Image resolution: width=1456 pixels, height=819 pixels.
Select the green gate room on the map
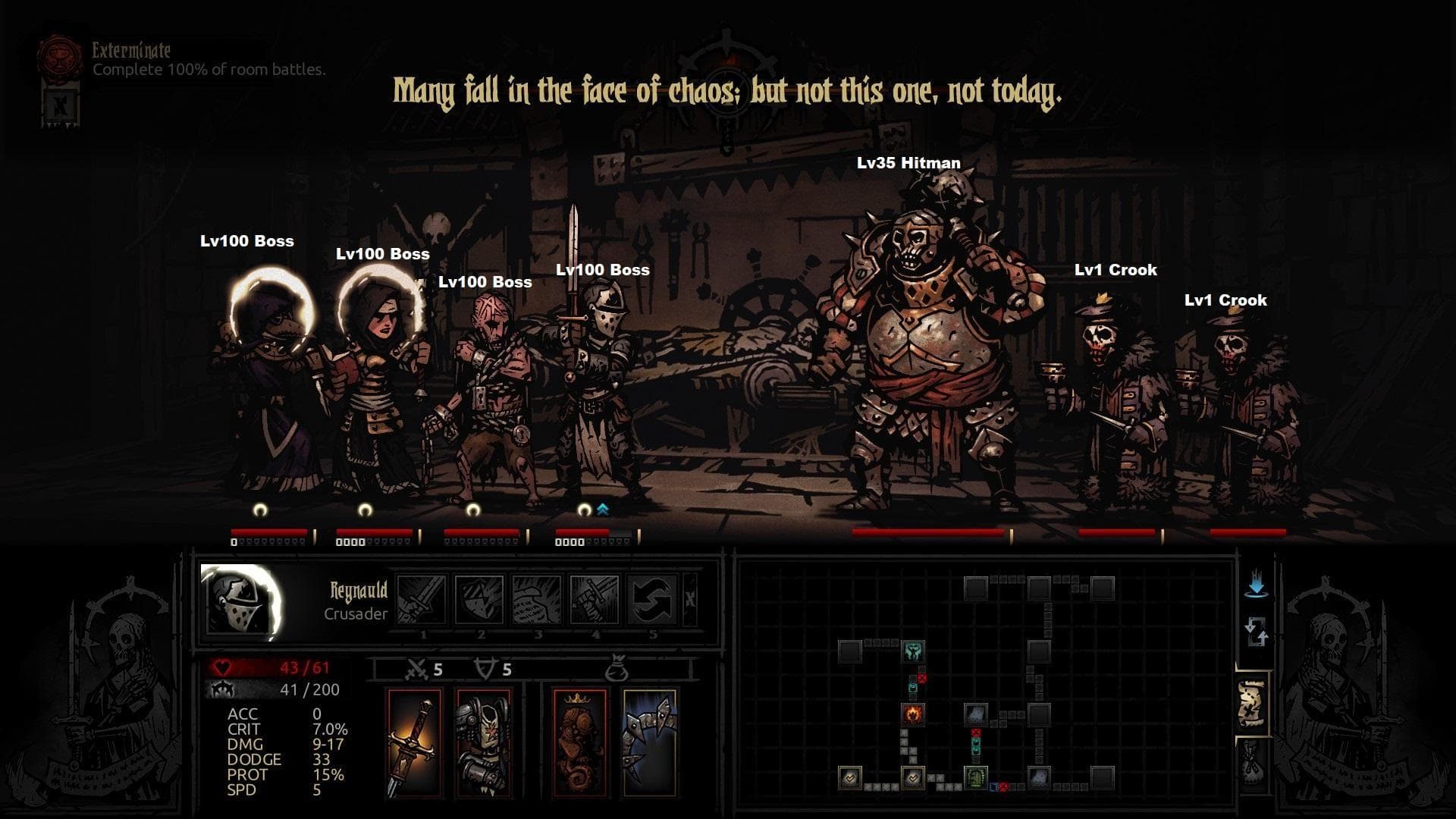[975, 777]
